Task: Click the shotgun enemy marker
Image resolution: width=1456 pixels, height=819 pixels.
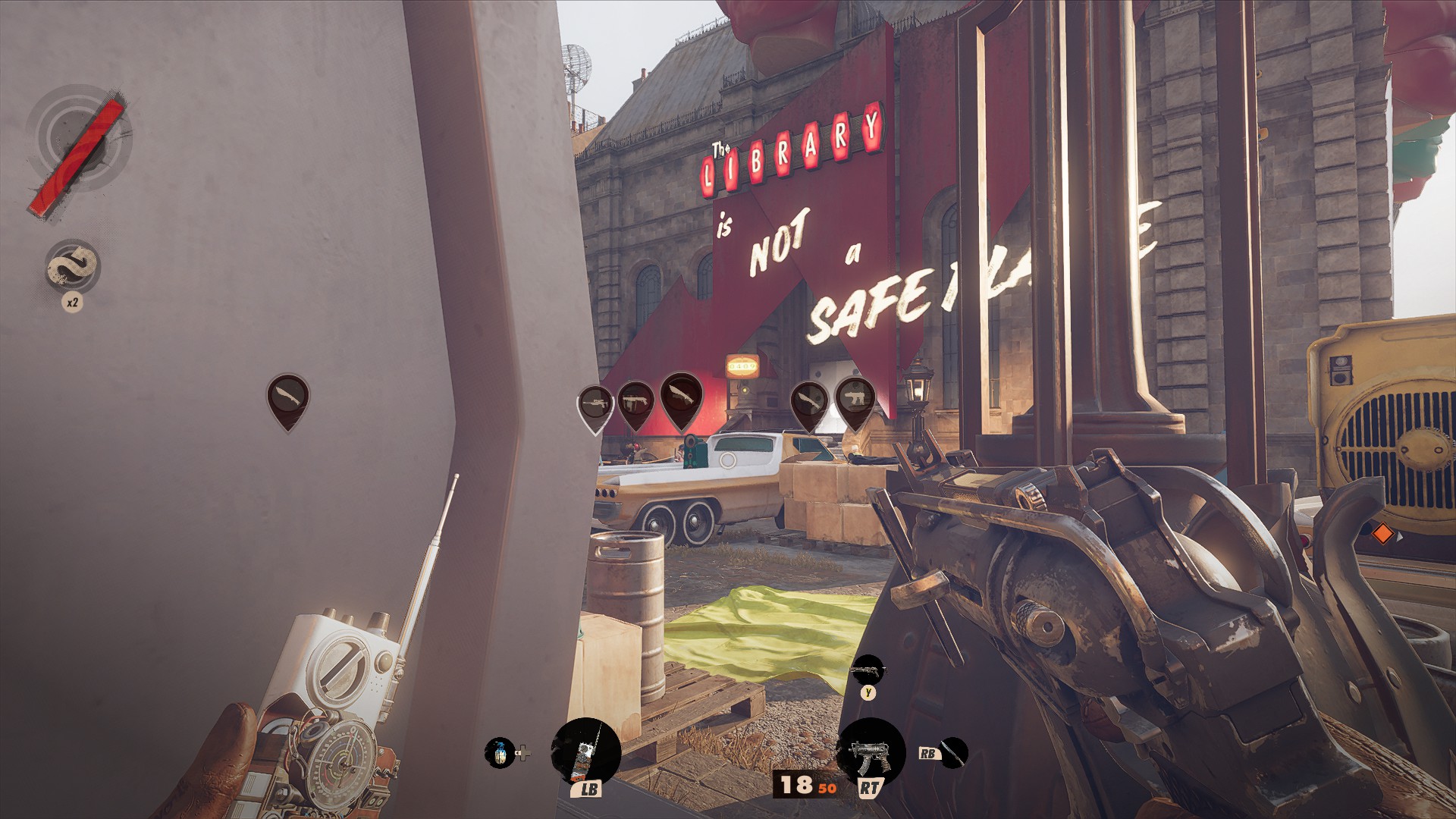Action: pyautogui.click(x=635, y=402)
